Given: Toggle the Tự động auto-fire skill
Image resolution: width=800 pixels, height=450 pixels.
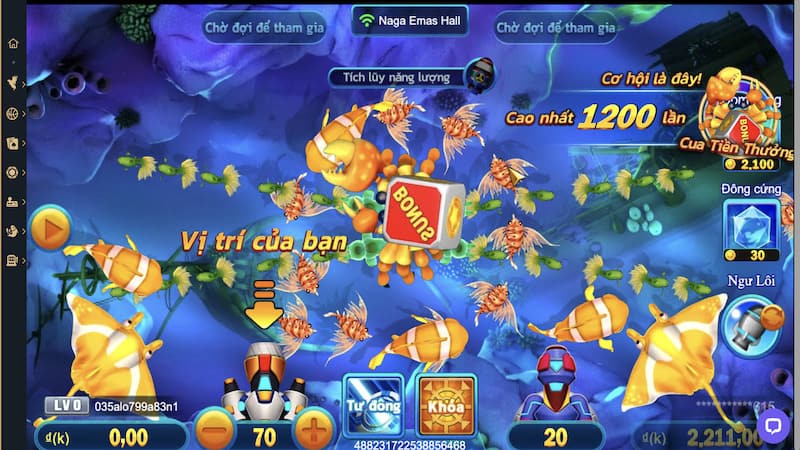Looking at the screenshot, I should click(373, 405).
